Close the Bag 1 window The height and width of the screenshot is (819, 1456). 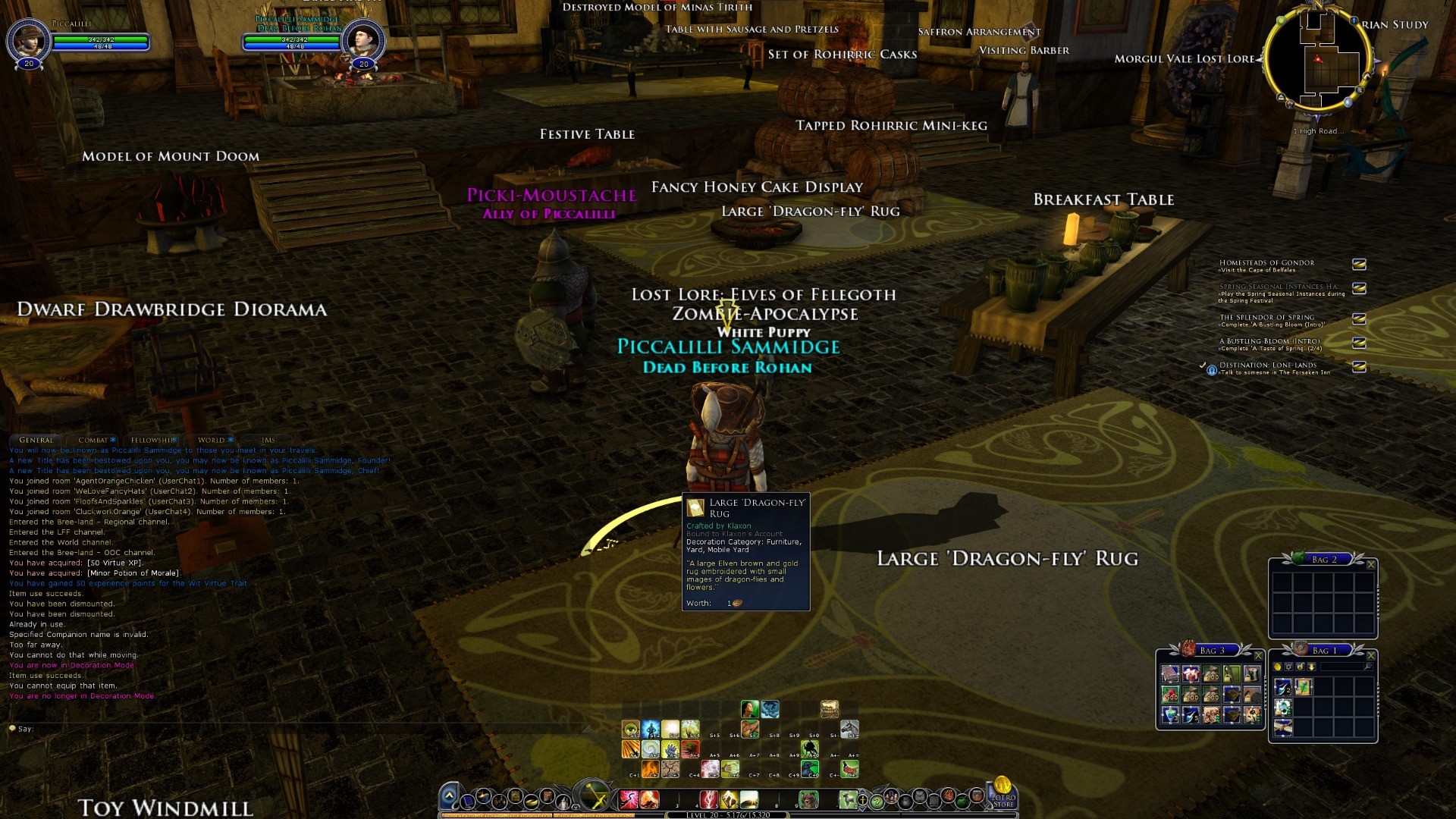1371,655
